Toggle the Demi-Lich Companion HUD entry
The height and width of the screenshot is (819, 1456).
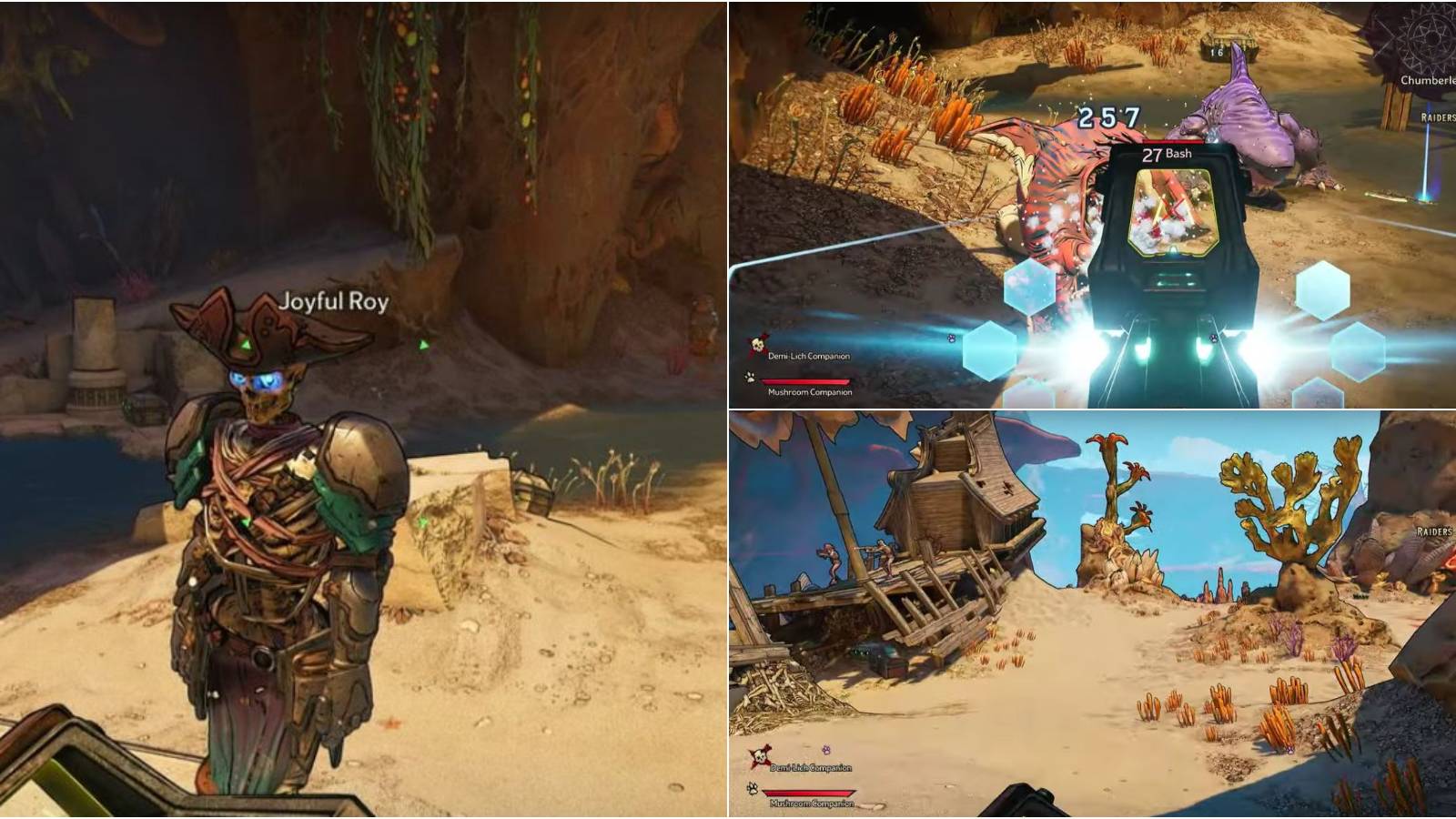click(812, 356)
